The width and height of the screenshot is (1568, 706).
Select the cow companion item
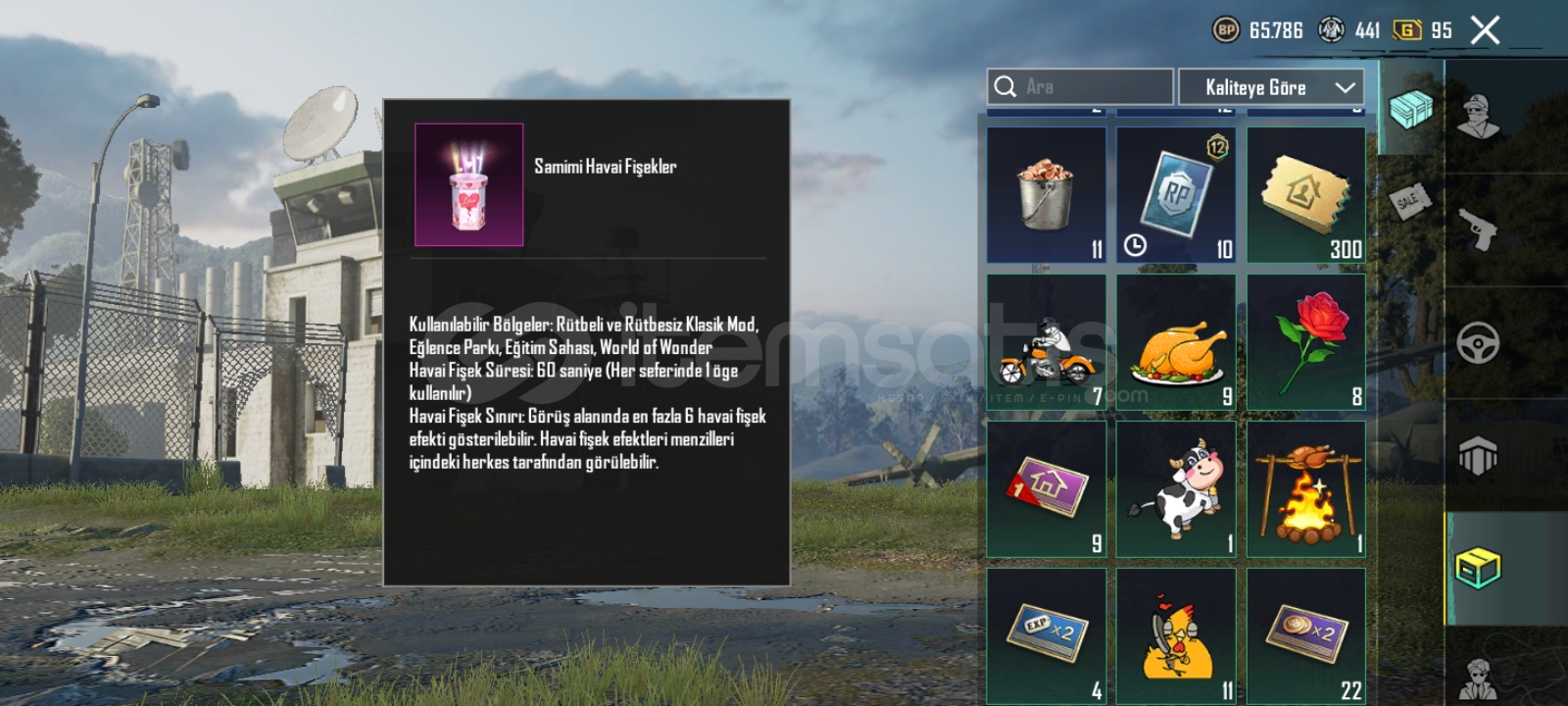(x=1176, y=485)
